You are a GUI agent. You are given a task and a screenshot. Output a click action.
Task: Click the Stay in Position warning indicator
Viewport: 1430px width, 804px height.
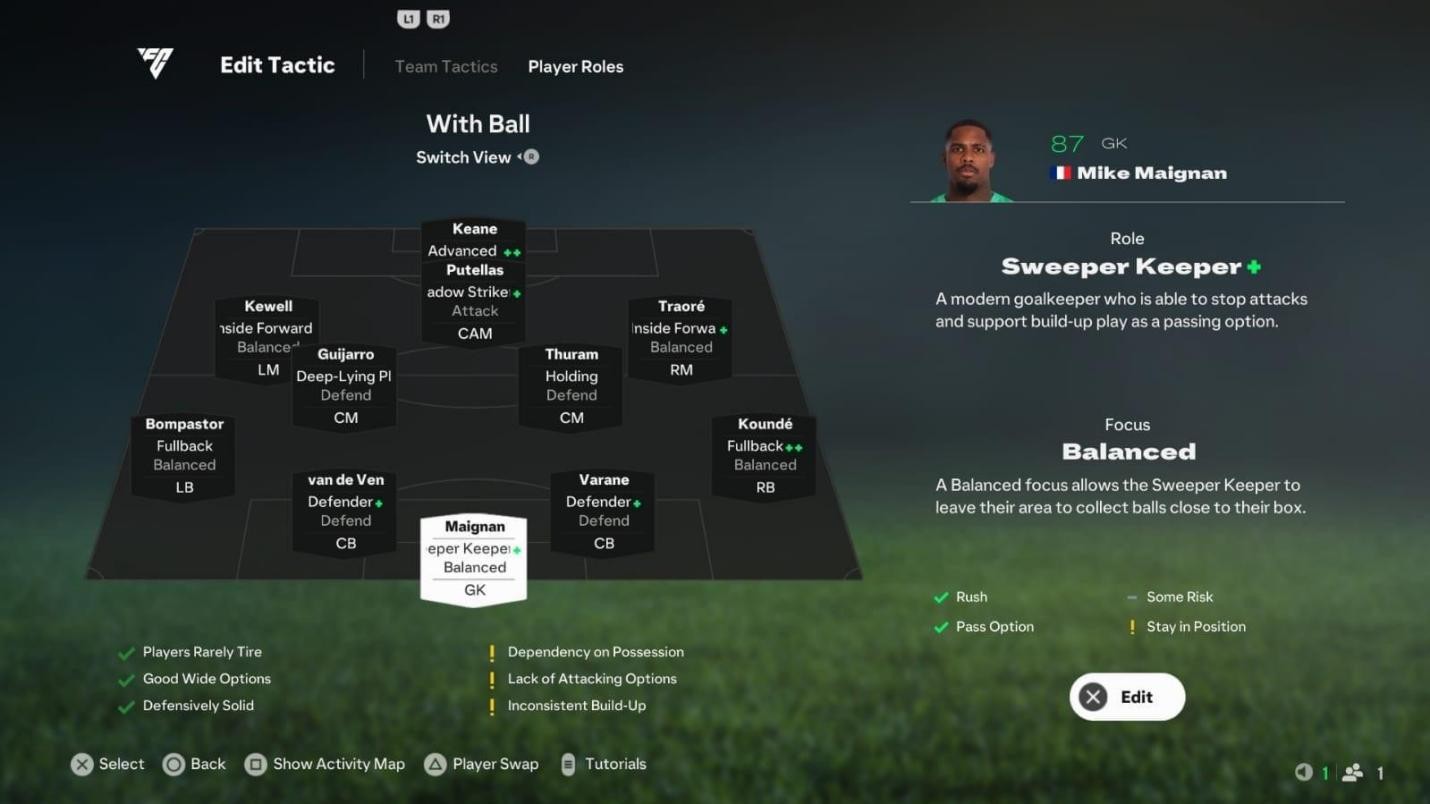(1131, 627)
